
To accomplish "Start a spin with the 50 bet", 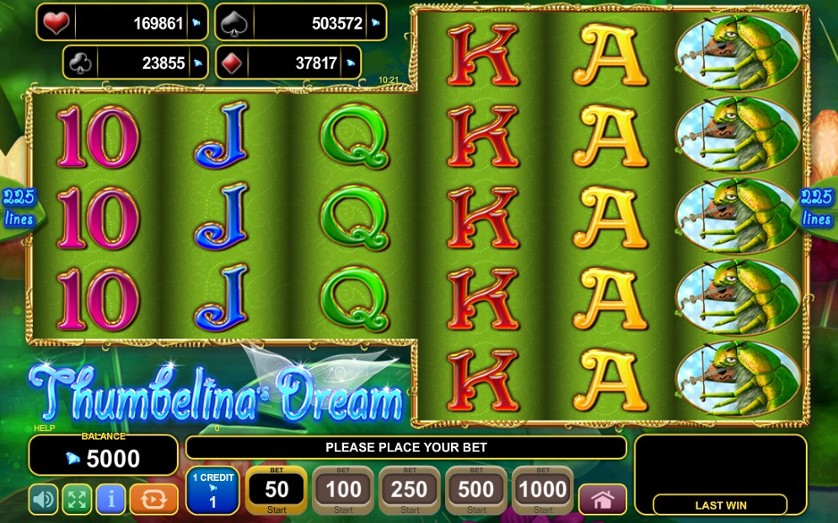I will tap(275, 490).
